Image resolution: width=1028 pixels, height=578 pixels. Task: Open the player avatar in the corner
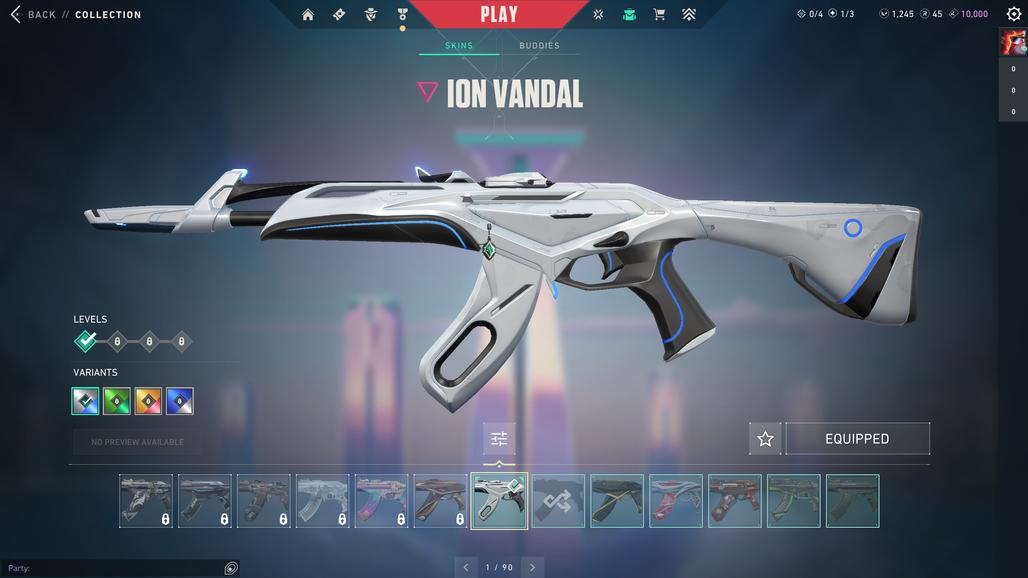click(1012, 42)
